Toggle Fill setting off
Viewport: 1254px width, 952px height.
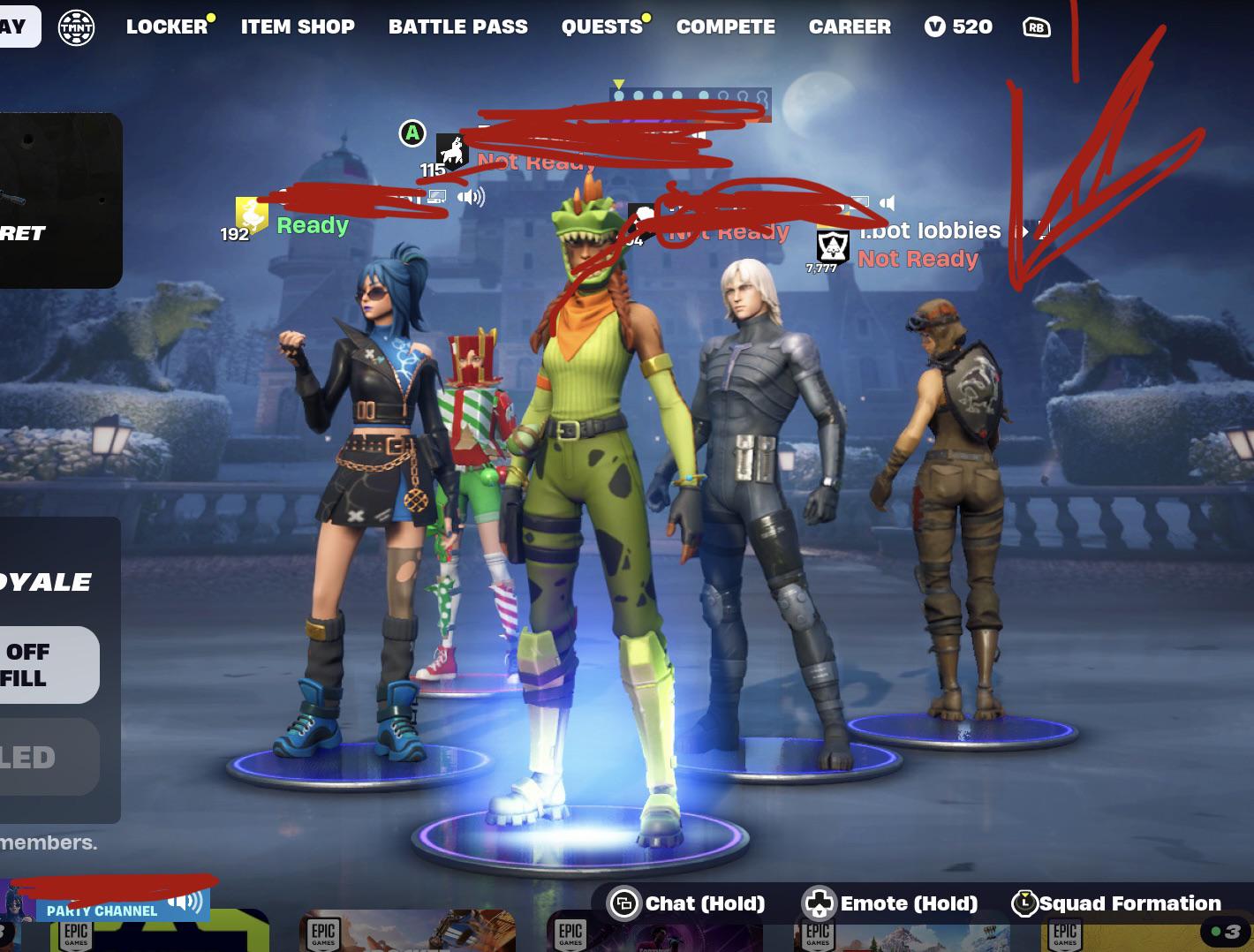49,665
